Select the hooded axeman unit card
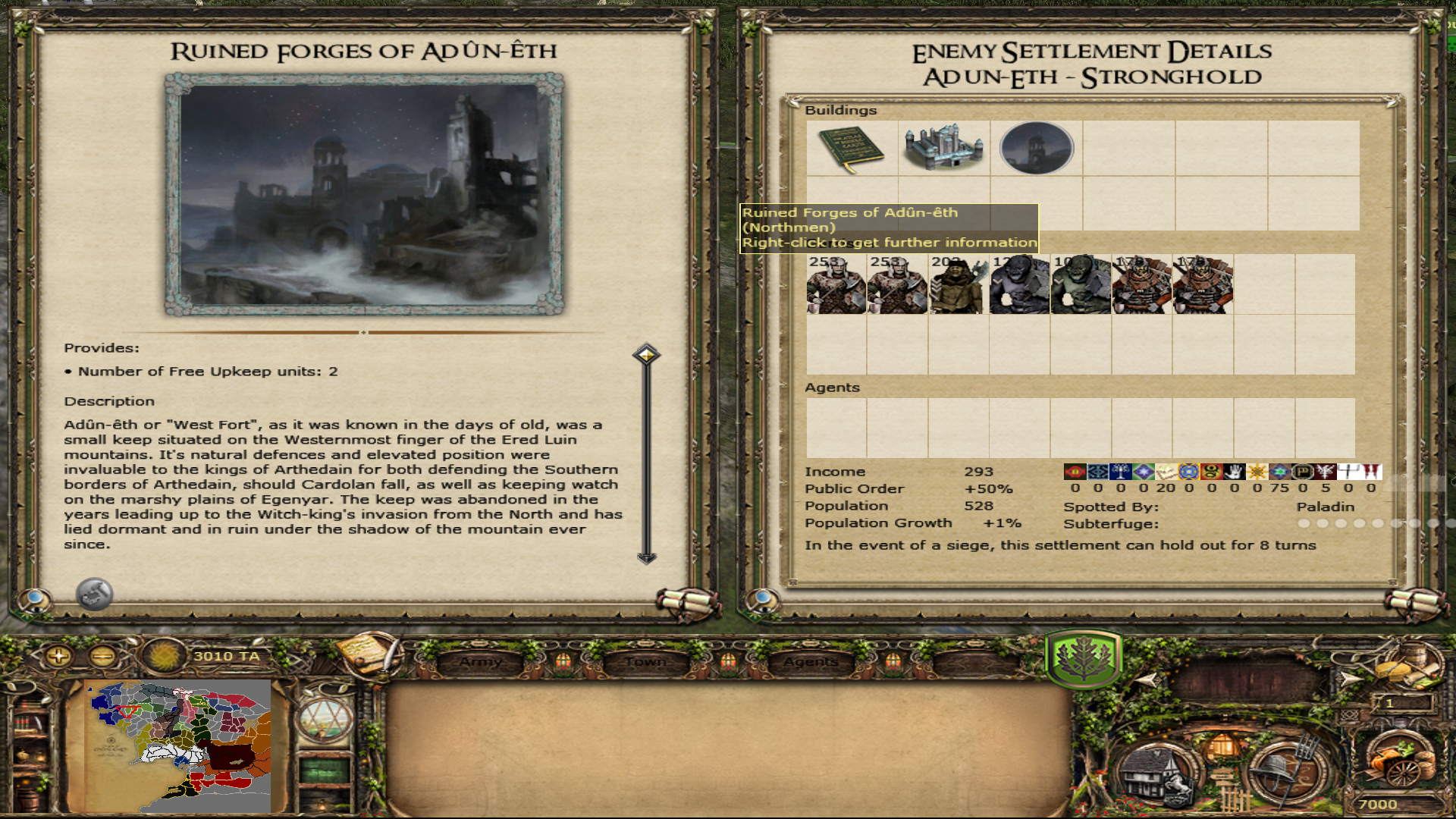This screenshot has width=1456, height=819. coord(959,284)
